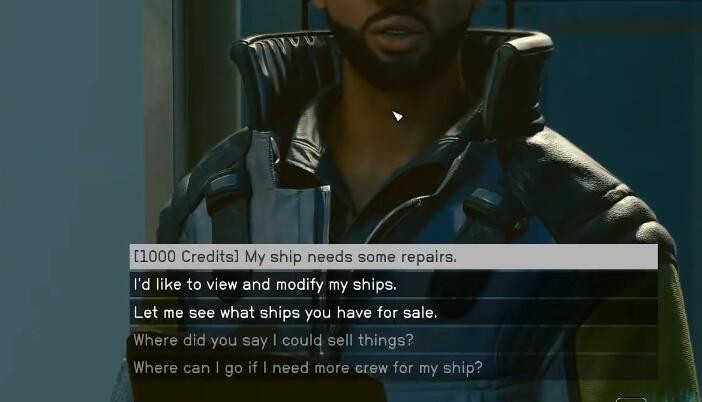Choose the 1000 Credits ship repairs option
The image size is (702, 402).
point(295,257)
